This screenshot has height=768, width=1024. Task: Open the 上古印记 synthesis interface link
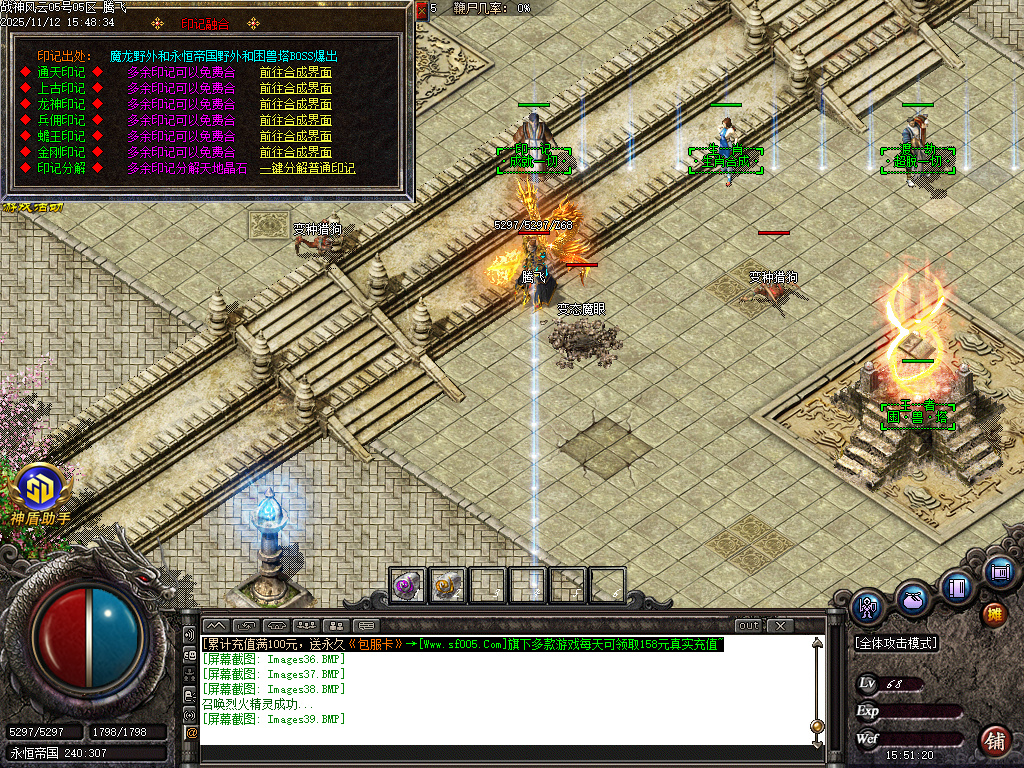[x=295, y=88]
